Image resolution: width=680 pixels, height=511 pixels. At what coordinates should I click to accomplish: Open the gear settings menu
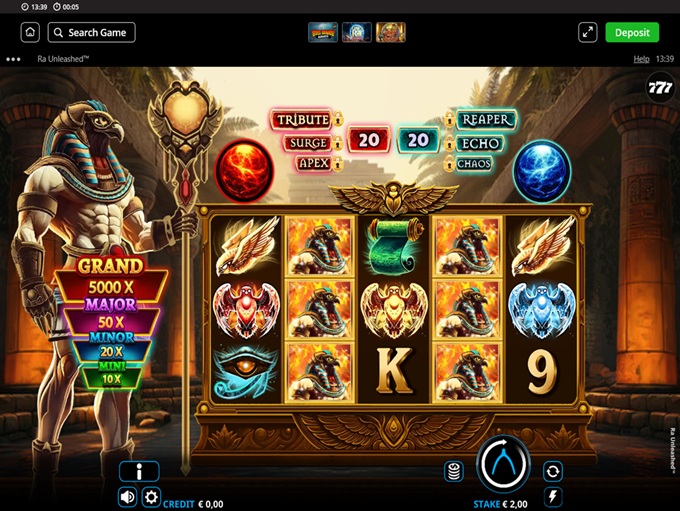tap(151, 497)
